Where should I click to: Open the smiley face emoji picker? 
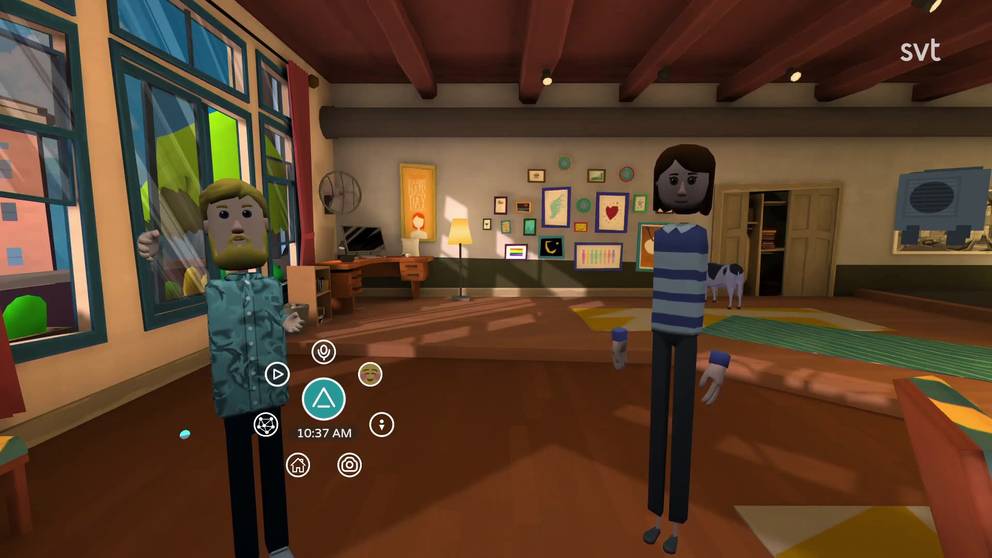(370, 374)
